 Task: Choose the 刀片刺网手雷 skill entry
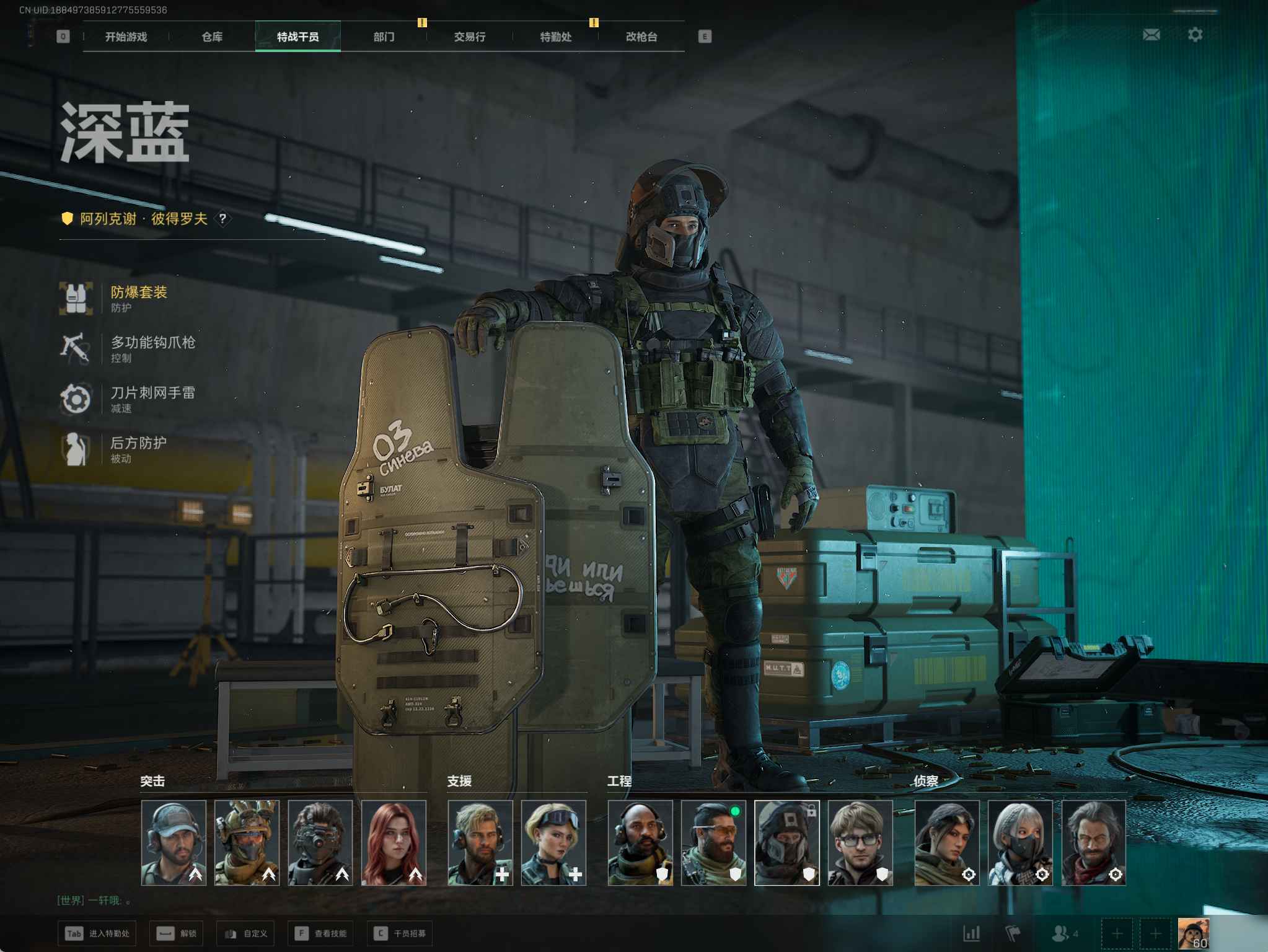(152, 399)
